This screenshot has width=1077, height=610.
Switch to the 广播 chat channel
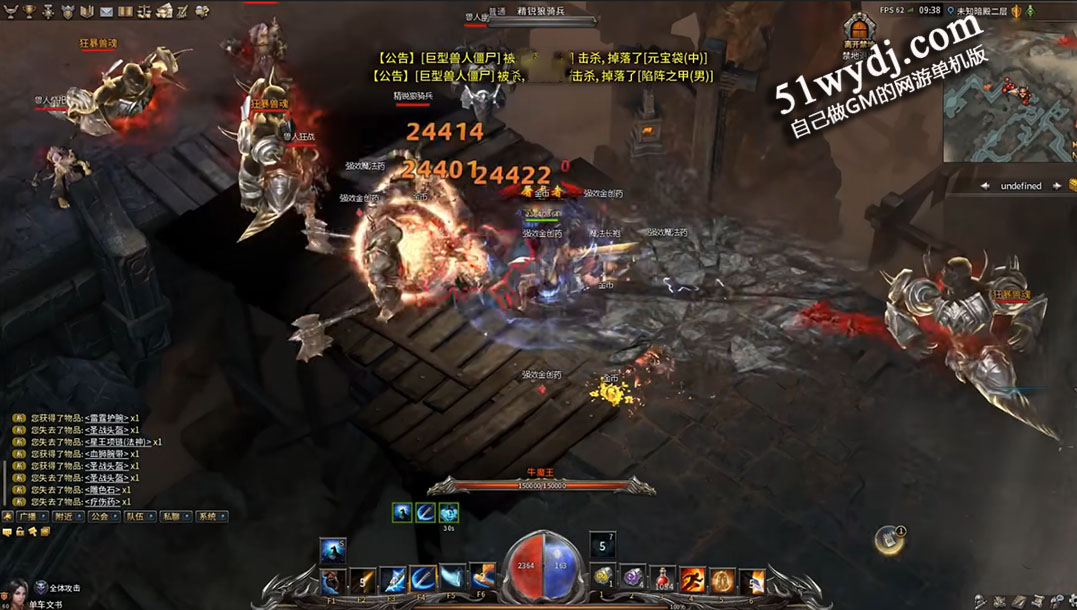[28, 517]
